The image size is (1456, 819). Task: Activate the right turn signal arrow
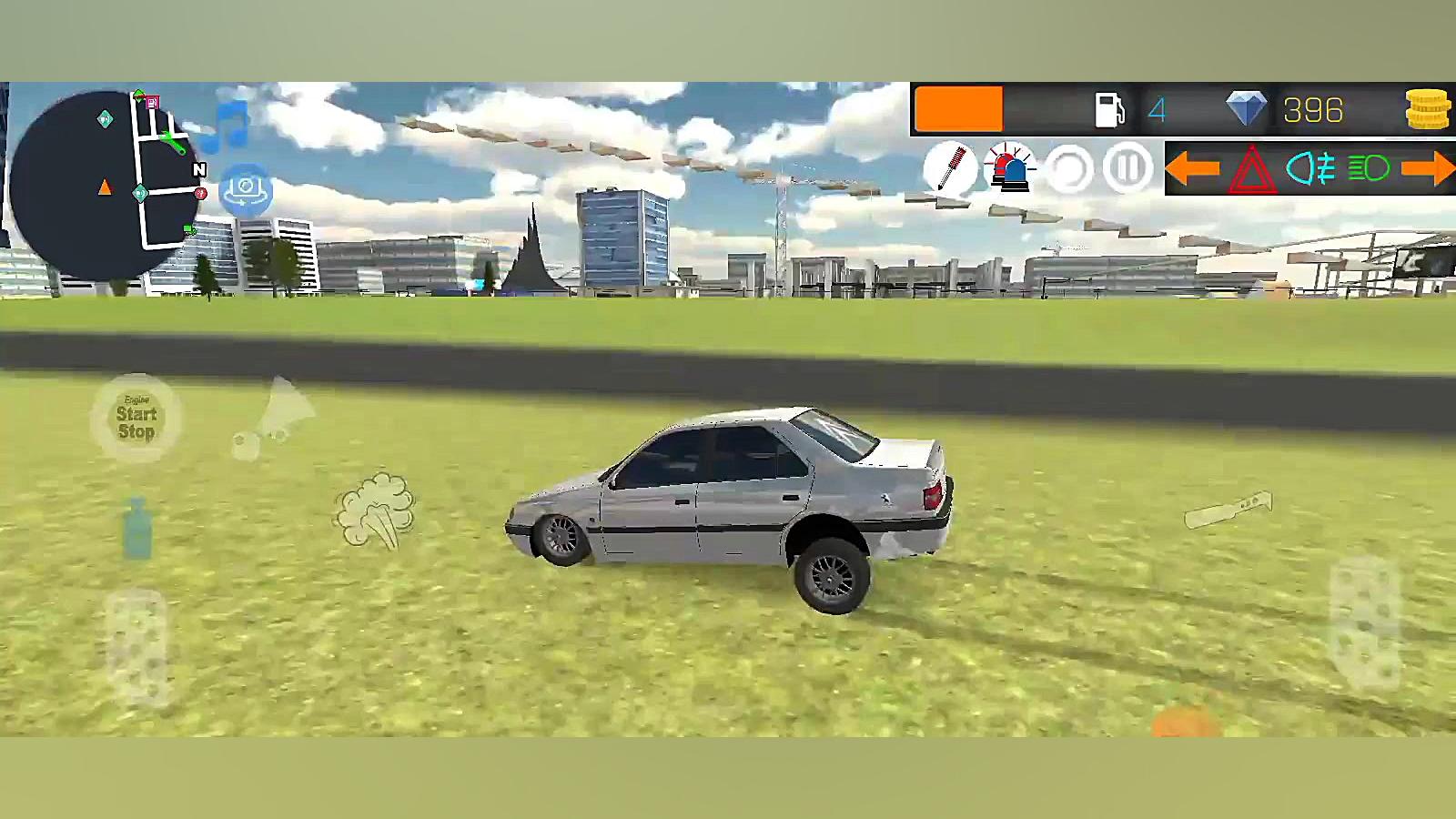1428,168
